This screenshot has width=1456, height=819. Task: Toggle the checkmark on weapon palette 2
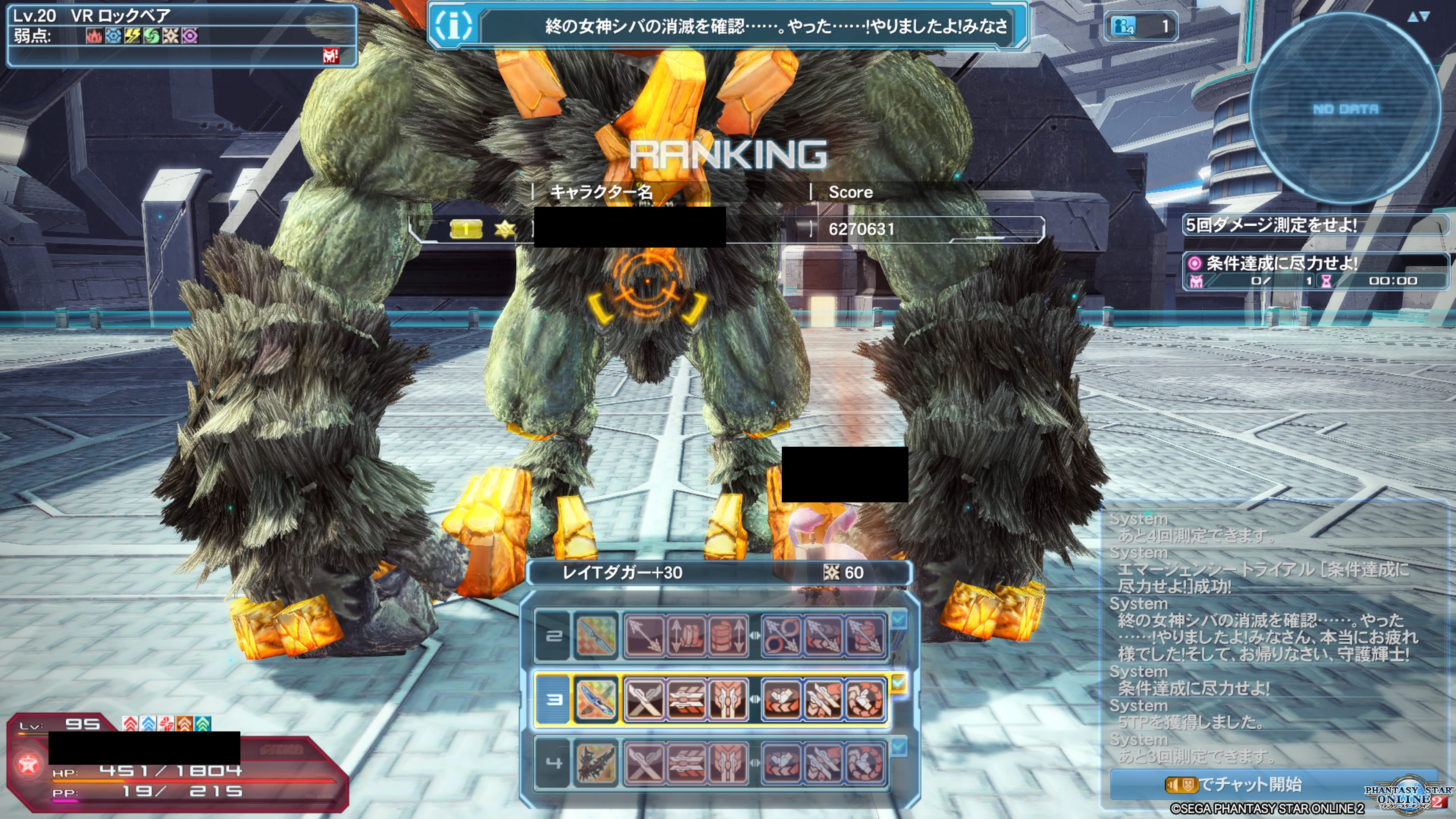[899, 620]
